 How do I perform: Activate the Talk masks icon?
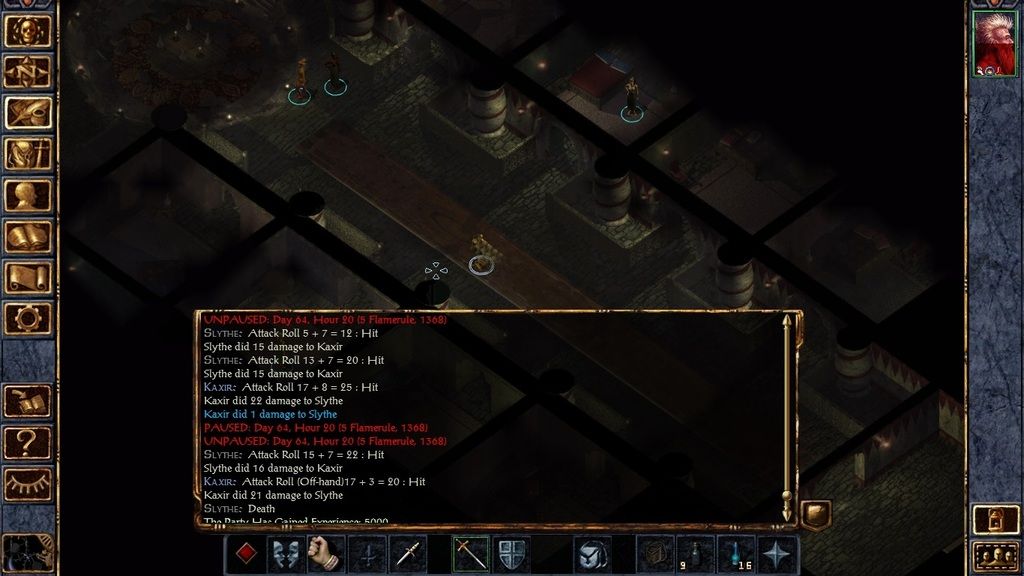click(x=286, y=554)
